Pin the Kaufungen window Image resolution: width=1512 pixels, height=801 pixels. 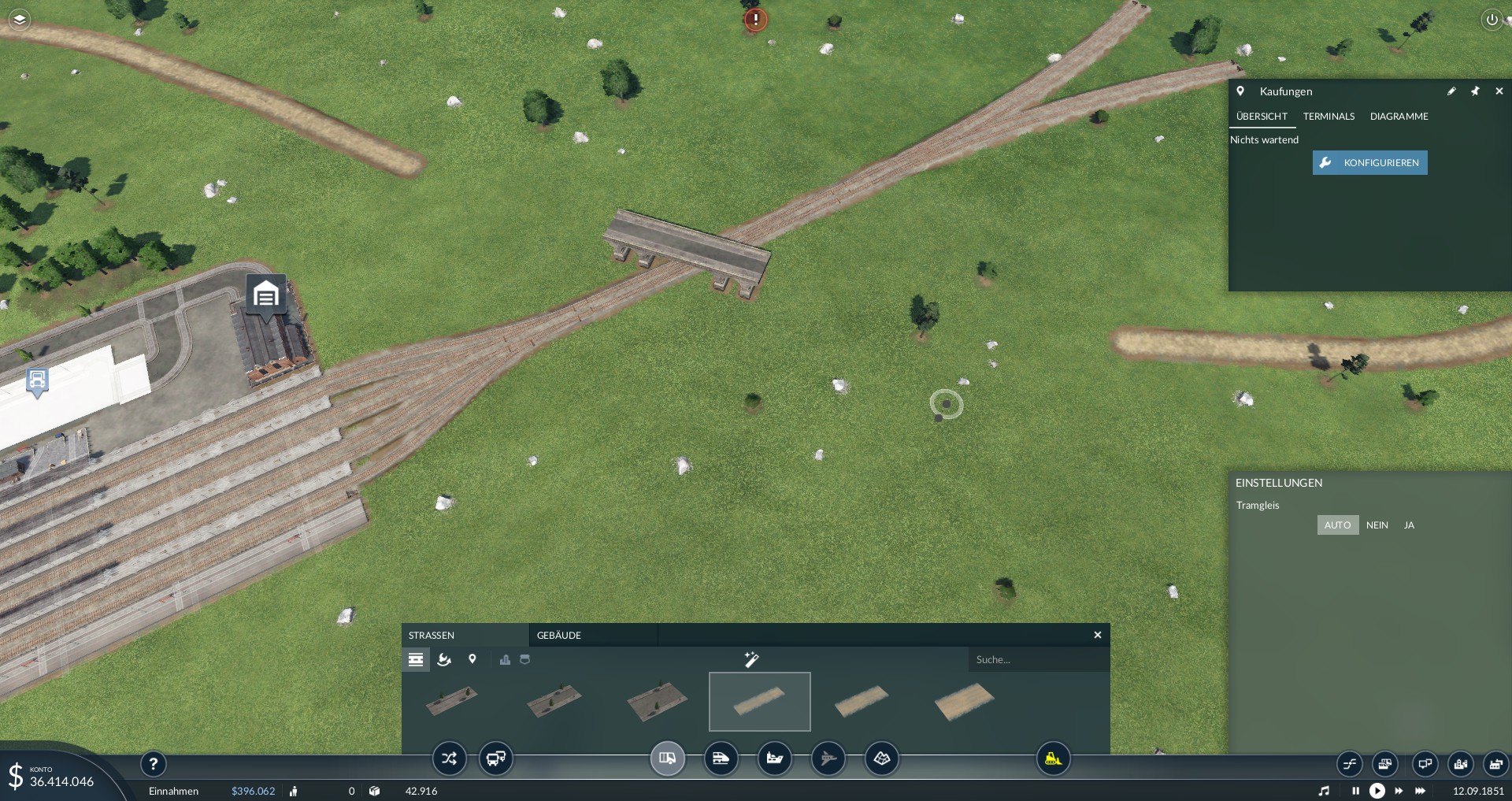pos(1475,91)
